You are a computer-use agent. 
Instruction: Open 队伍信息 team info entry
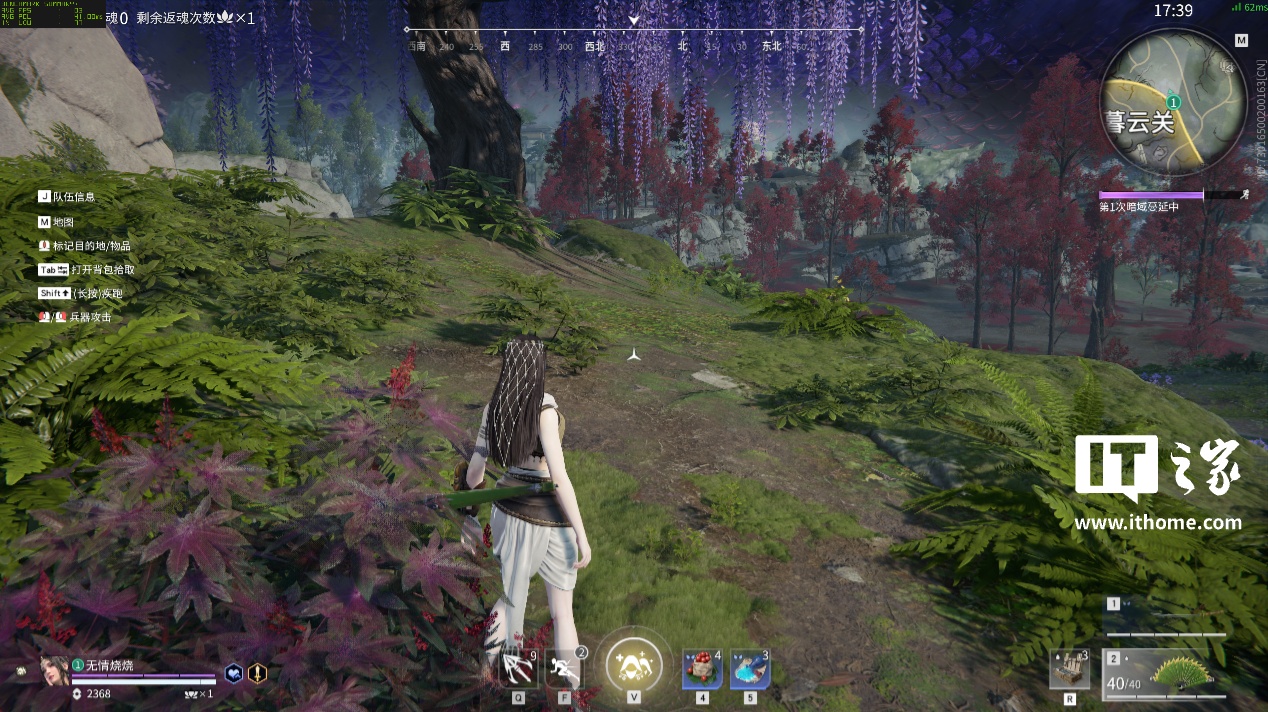pos(74,197)
